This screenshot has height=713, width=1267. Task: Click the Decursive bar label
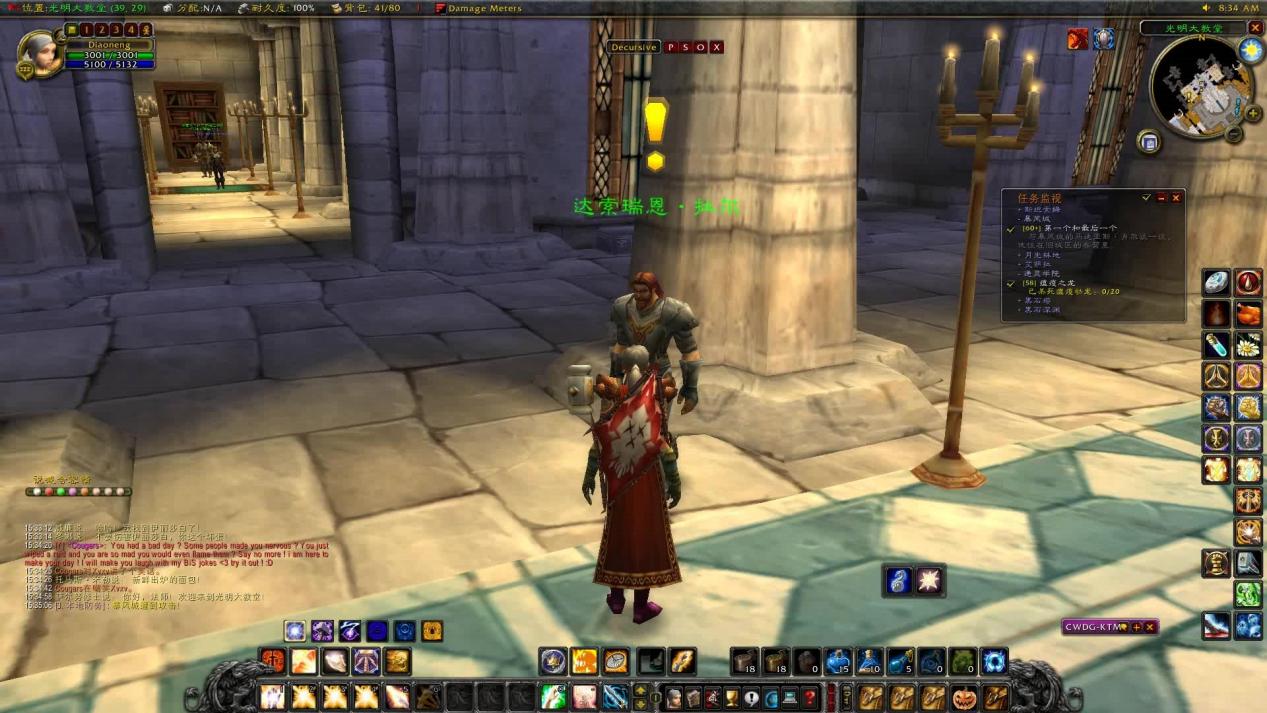coord(634,47)
